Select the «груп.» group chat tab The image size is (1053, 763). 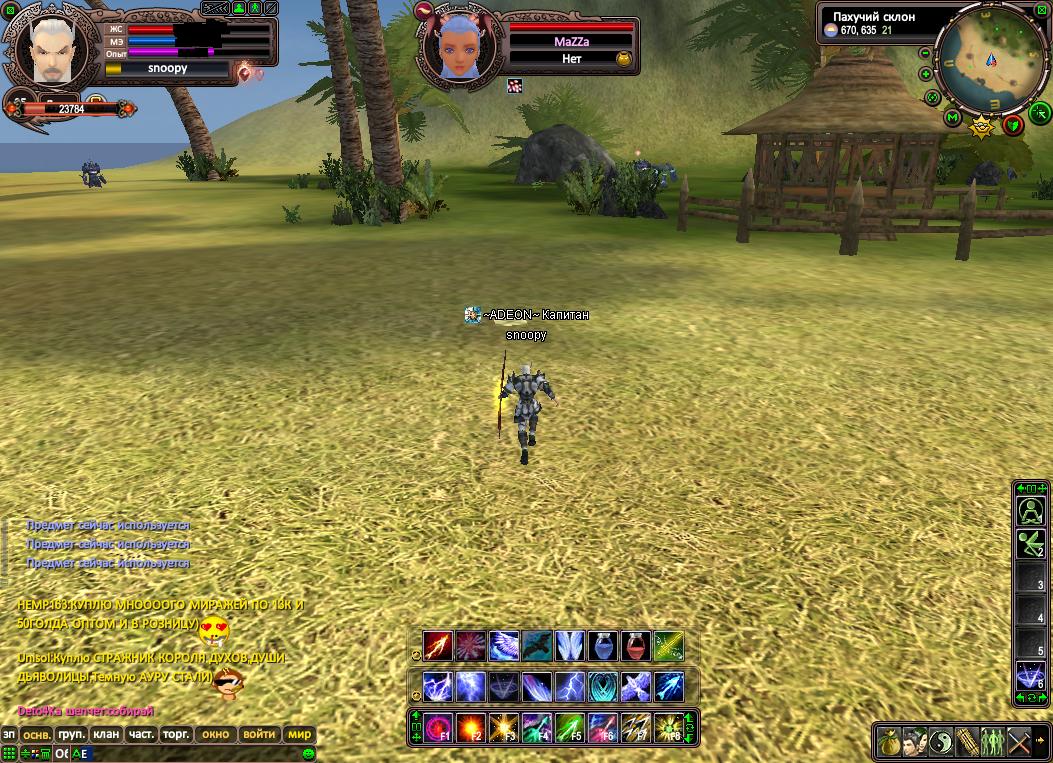(x=72, y=734)
